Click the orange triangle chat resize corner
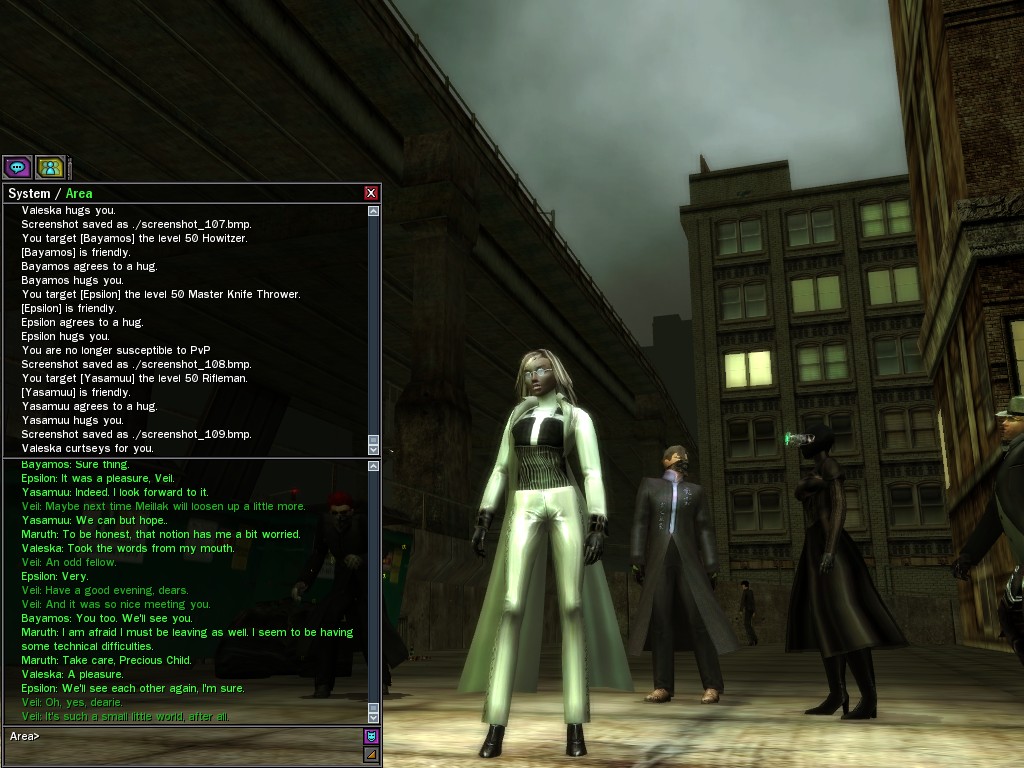The width and height of the screenshot is (1024, 768). click(x=372, y=754)
